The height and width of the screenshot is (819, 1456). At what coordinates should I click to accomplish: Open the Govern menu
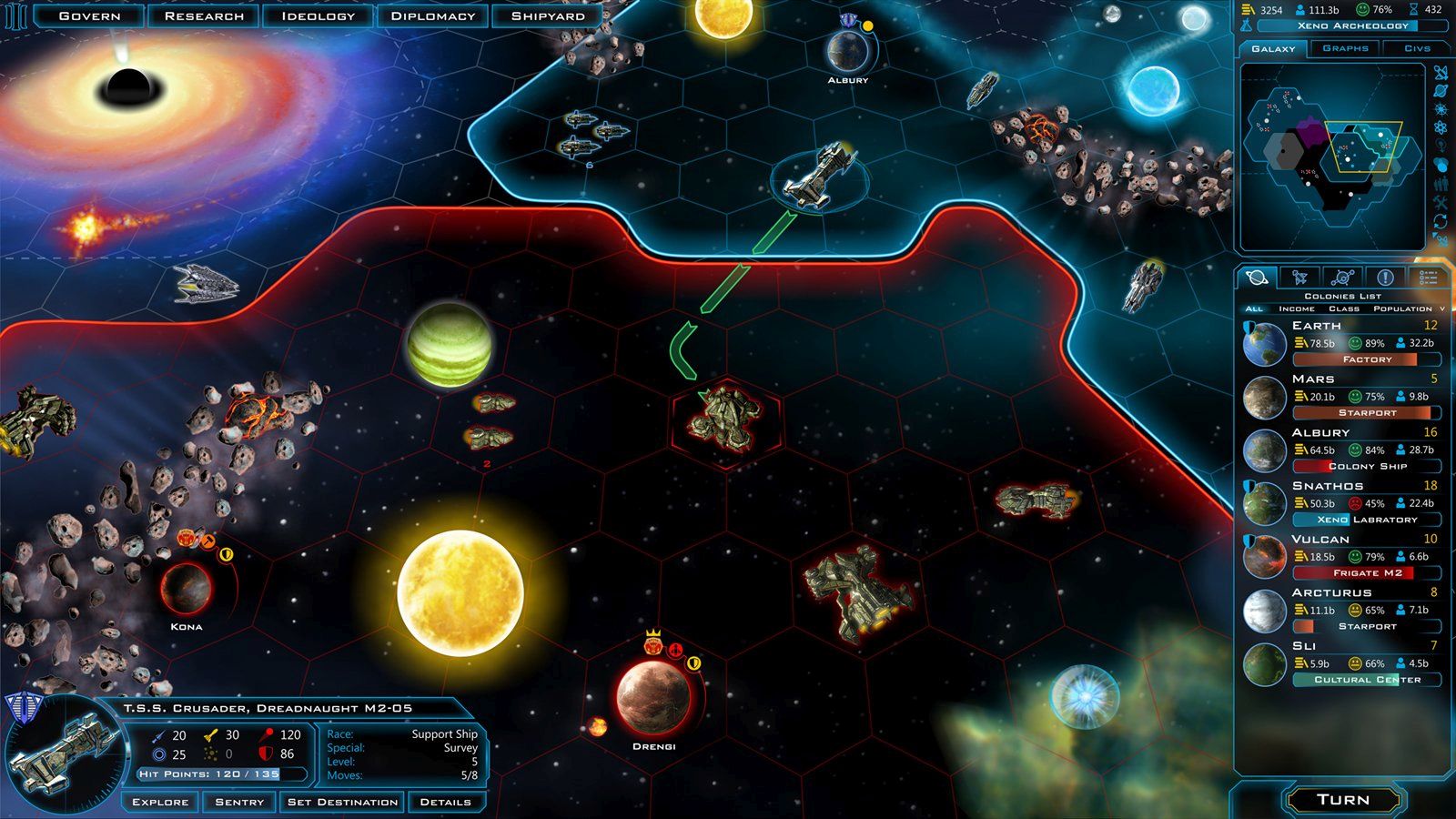90,15
